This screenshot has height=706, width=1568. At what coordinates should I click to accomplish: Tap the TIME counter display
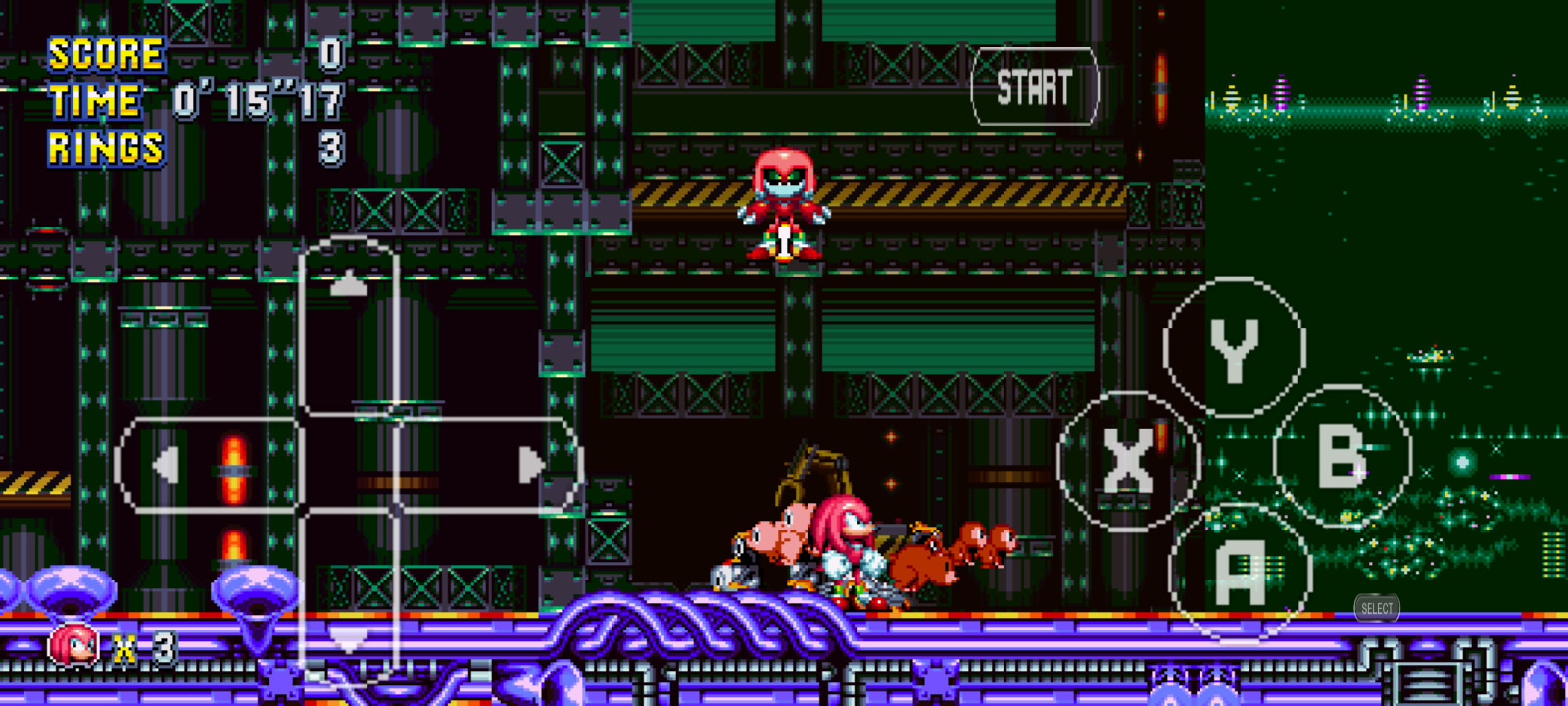pos(257,100)
